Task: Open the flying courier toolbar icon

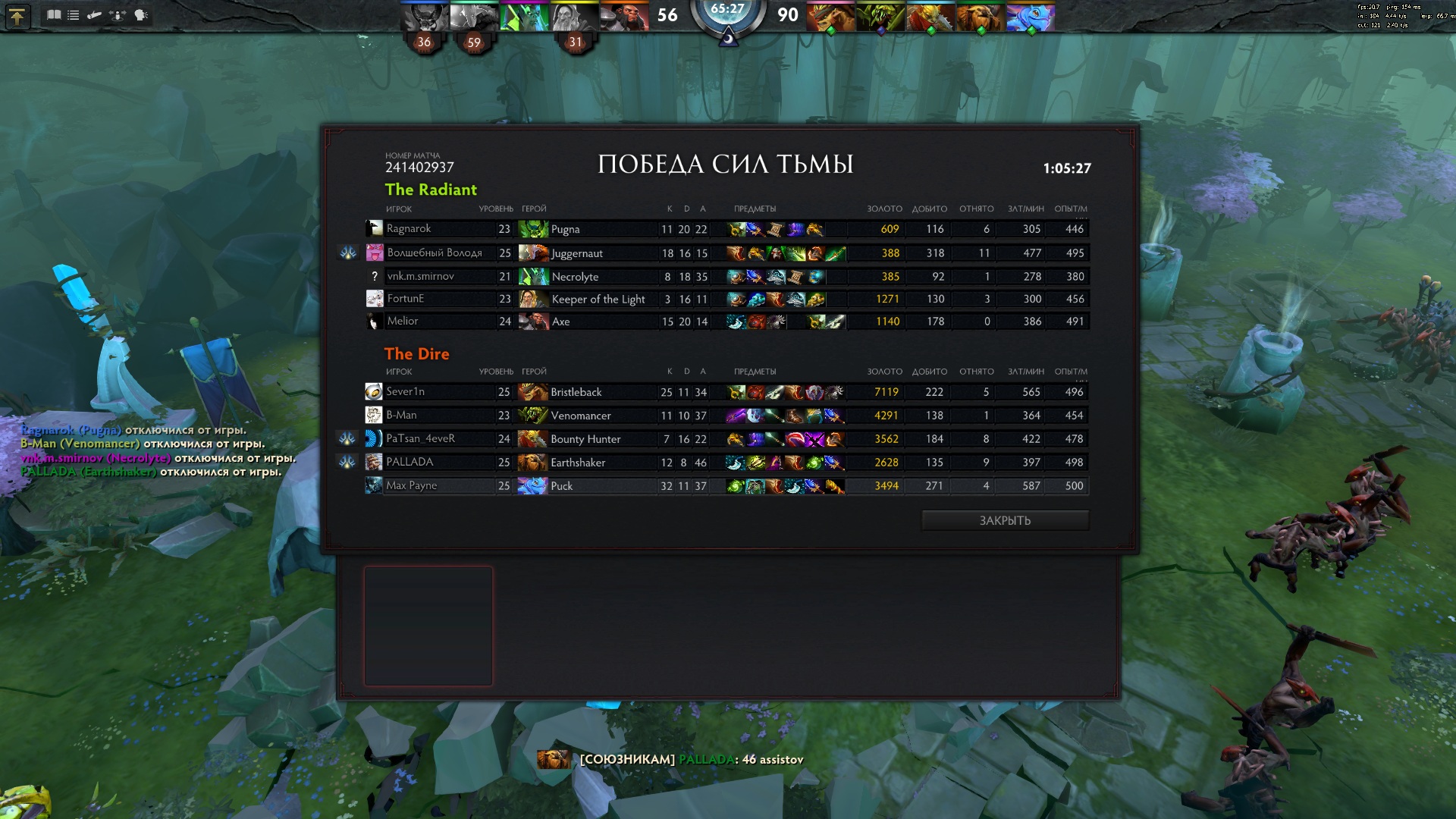Action: pyautogui.click(x=95, y=14)
